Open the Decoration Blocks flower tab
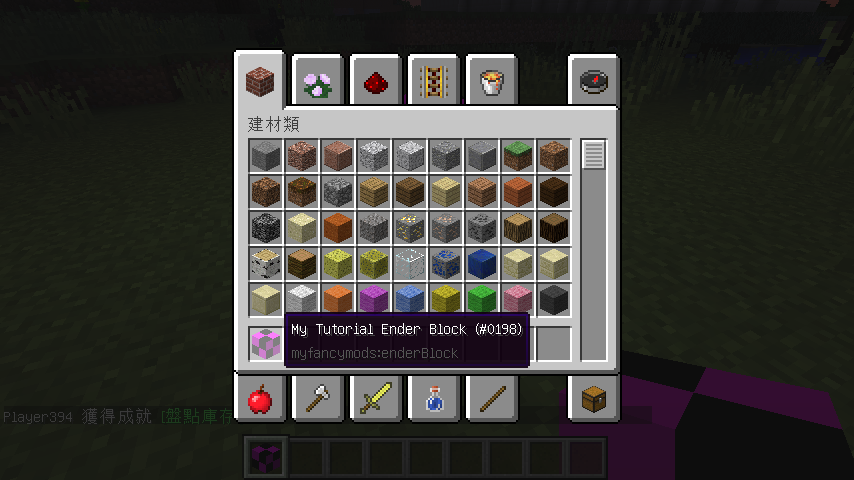 tap(319, 82)
